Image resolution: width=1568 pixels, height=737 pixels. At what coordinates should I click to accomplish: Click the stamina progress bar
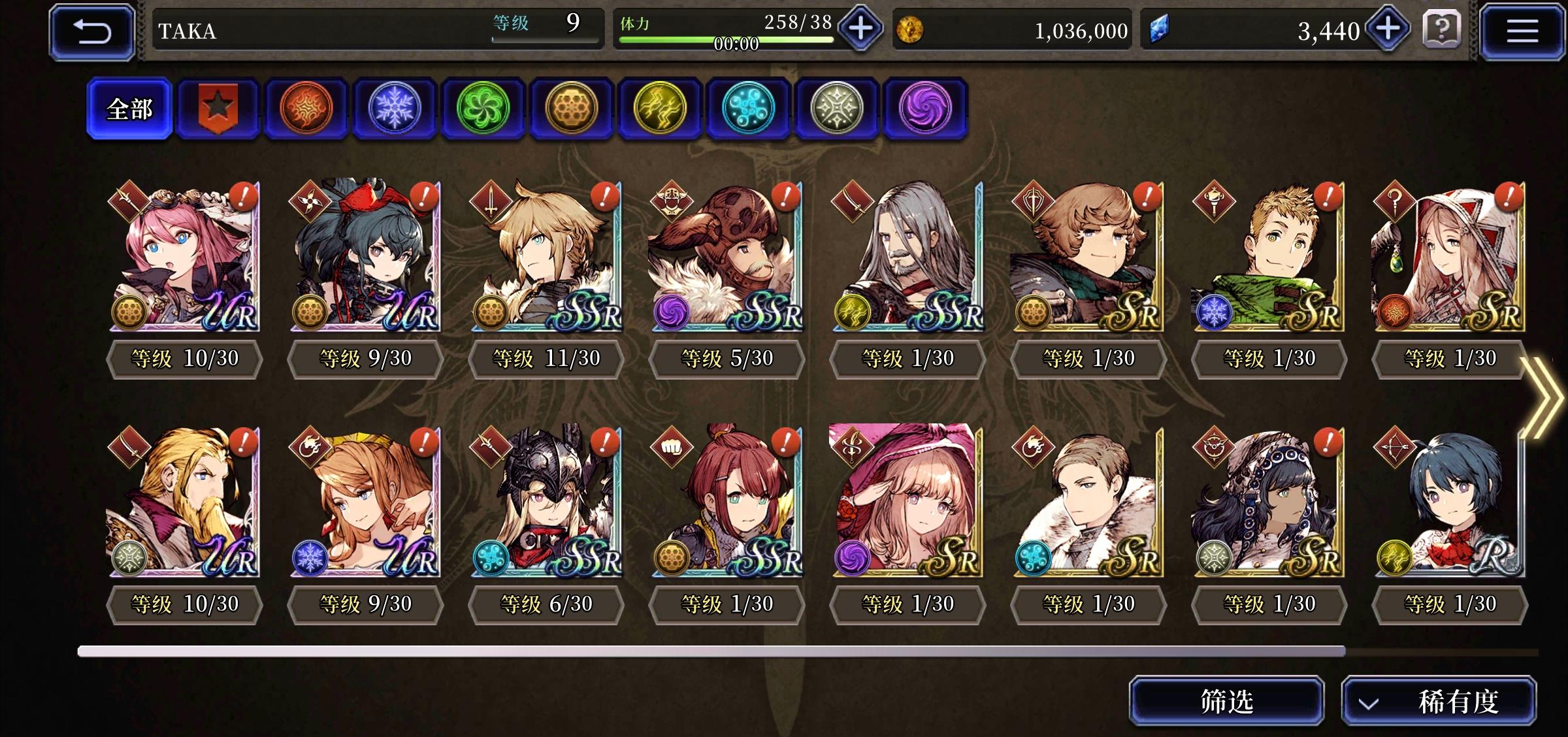725,39
